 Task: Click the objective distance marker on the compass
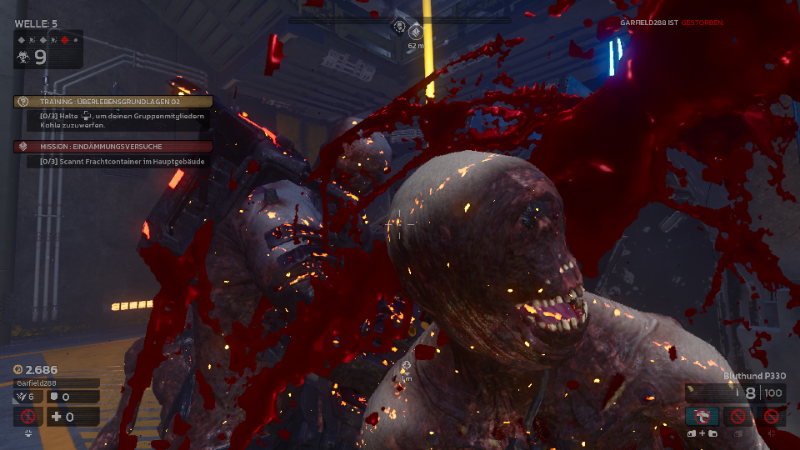(415, 33)
